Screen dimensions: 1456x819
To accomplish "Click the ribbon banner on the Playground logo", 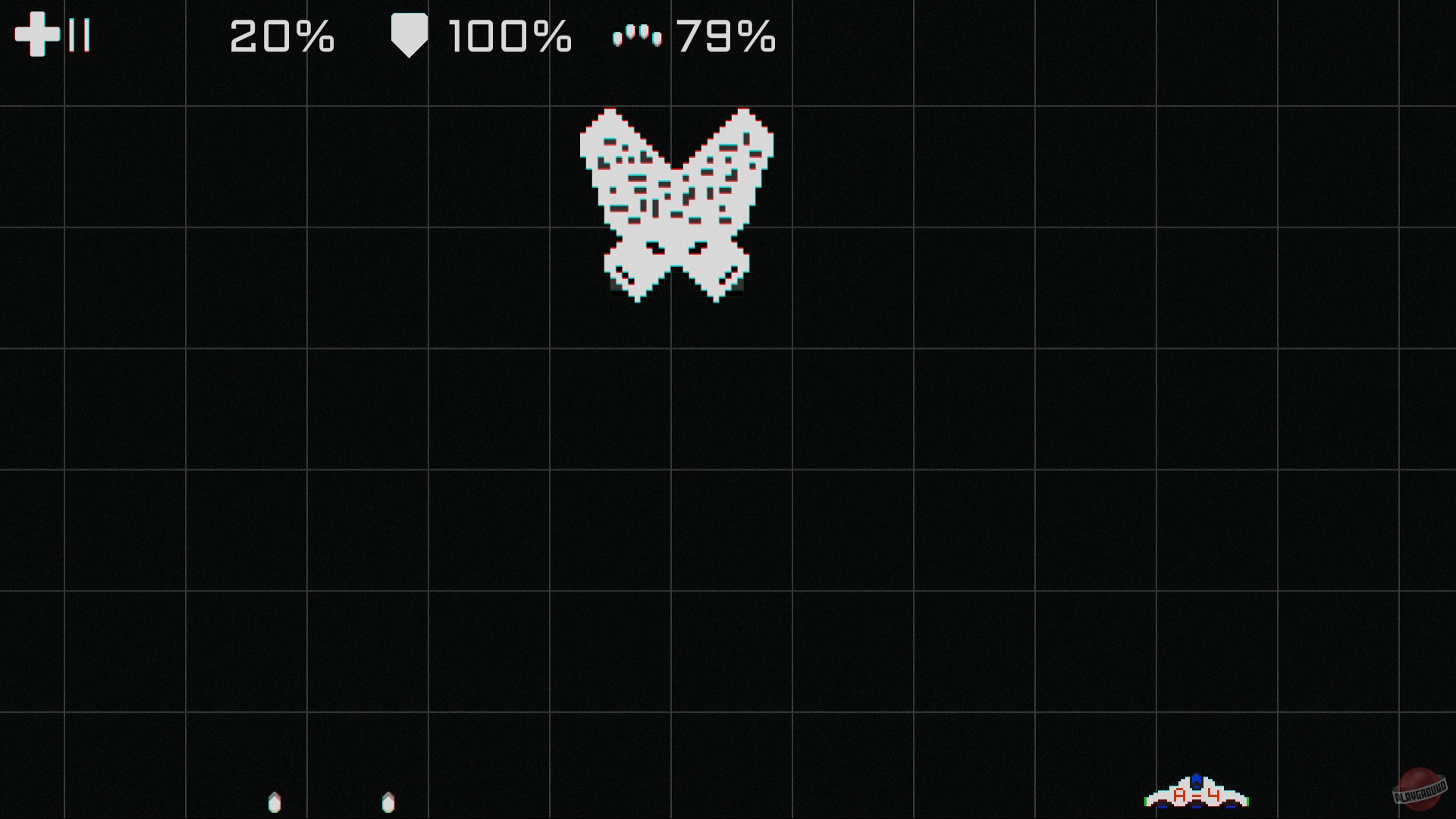I will (1420, 791).
